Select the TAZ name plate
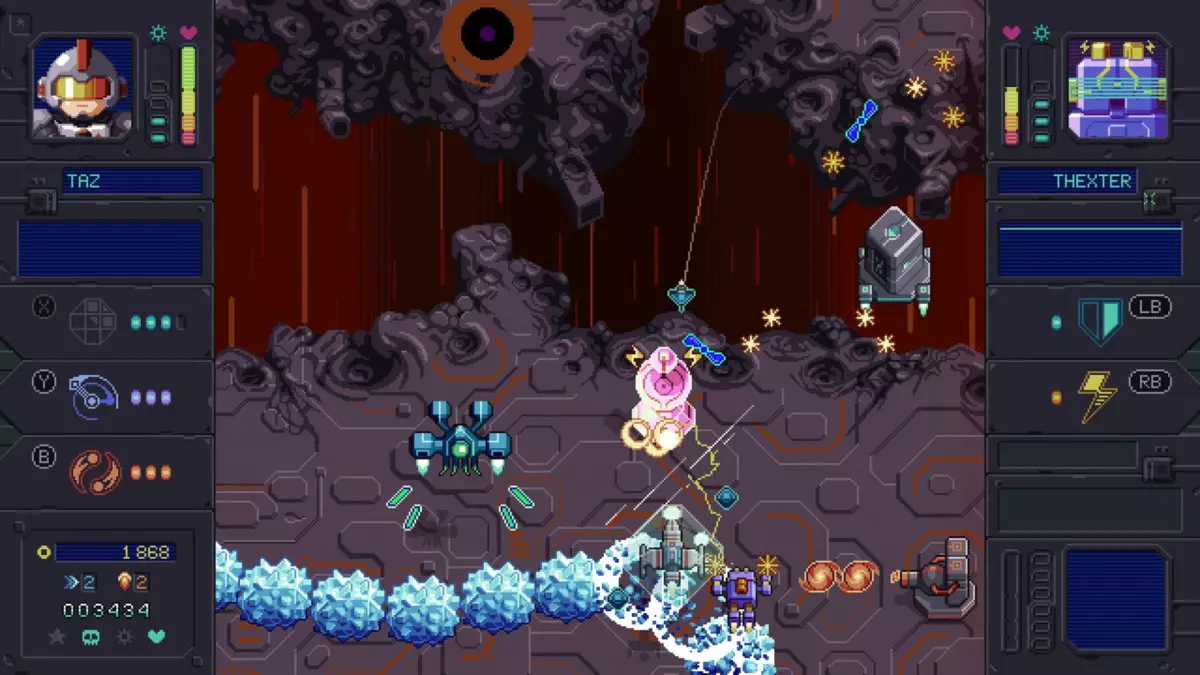The height and width of the screenshot is (675, 1200). click(131, 182)
